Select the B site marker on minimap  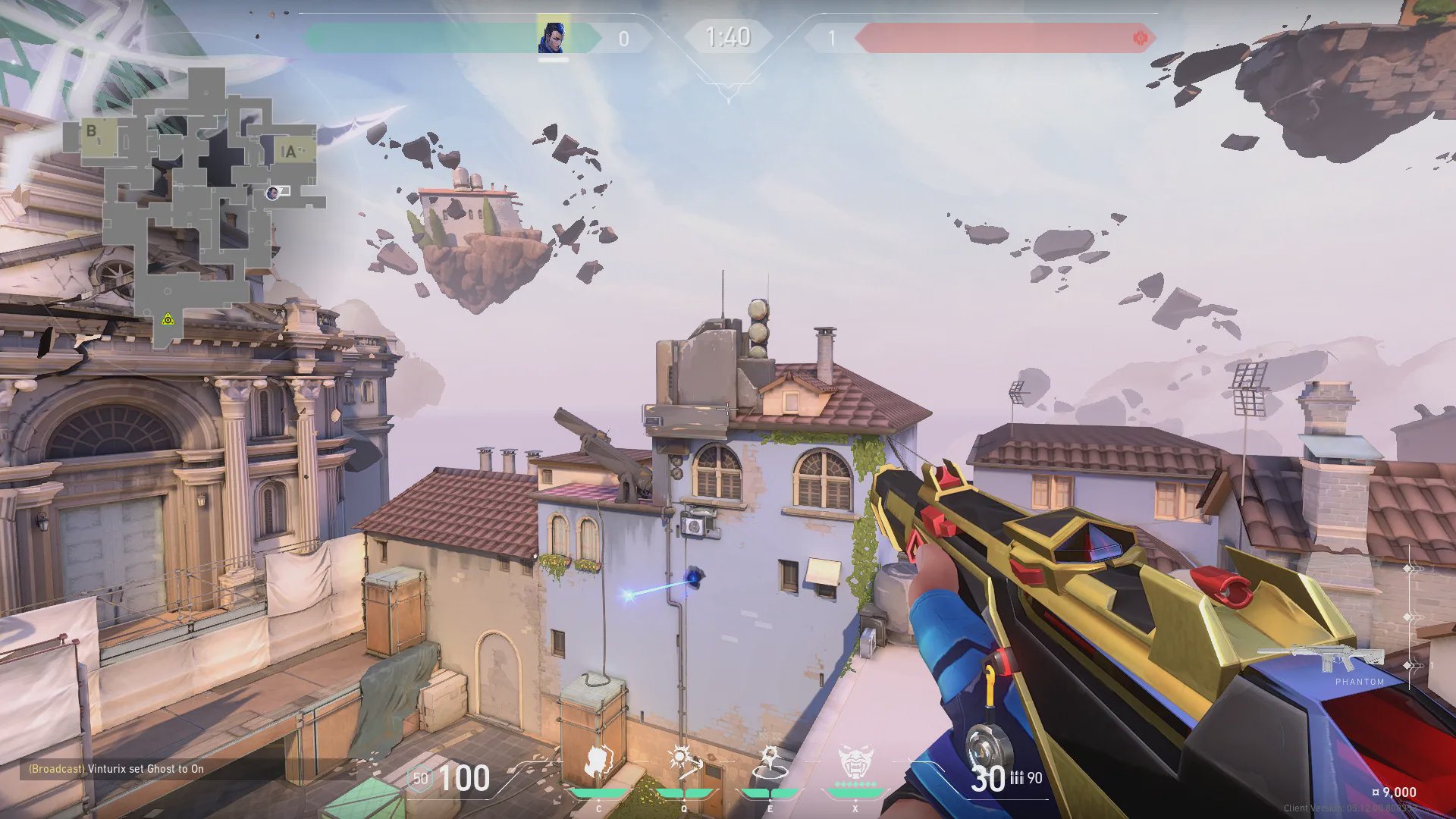(92, 131)
